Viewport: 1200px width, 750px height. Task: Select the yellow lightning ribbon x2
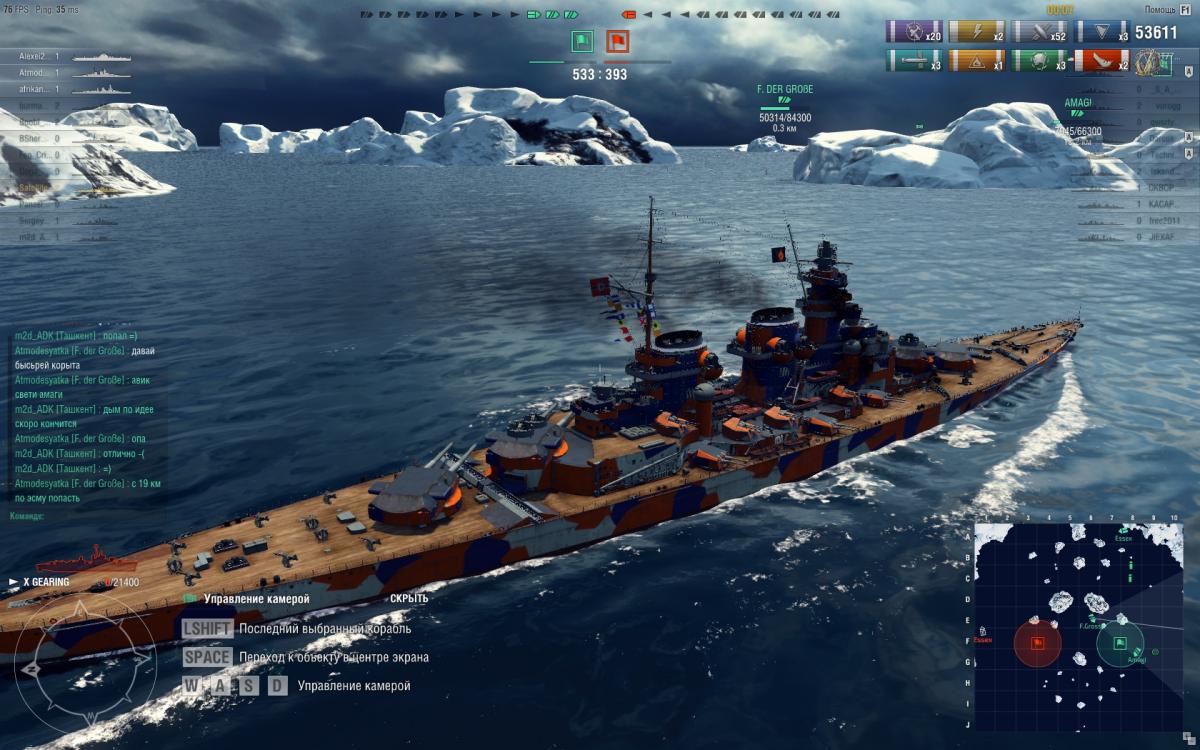pos(977,32)
